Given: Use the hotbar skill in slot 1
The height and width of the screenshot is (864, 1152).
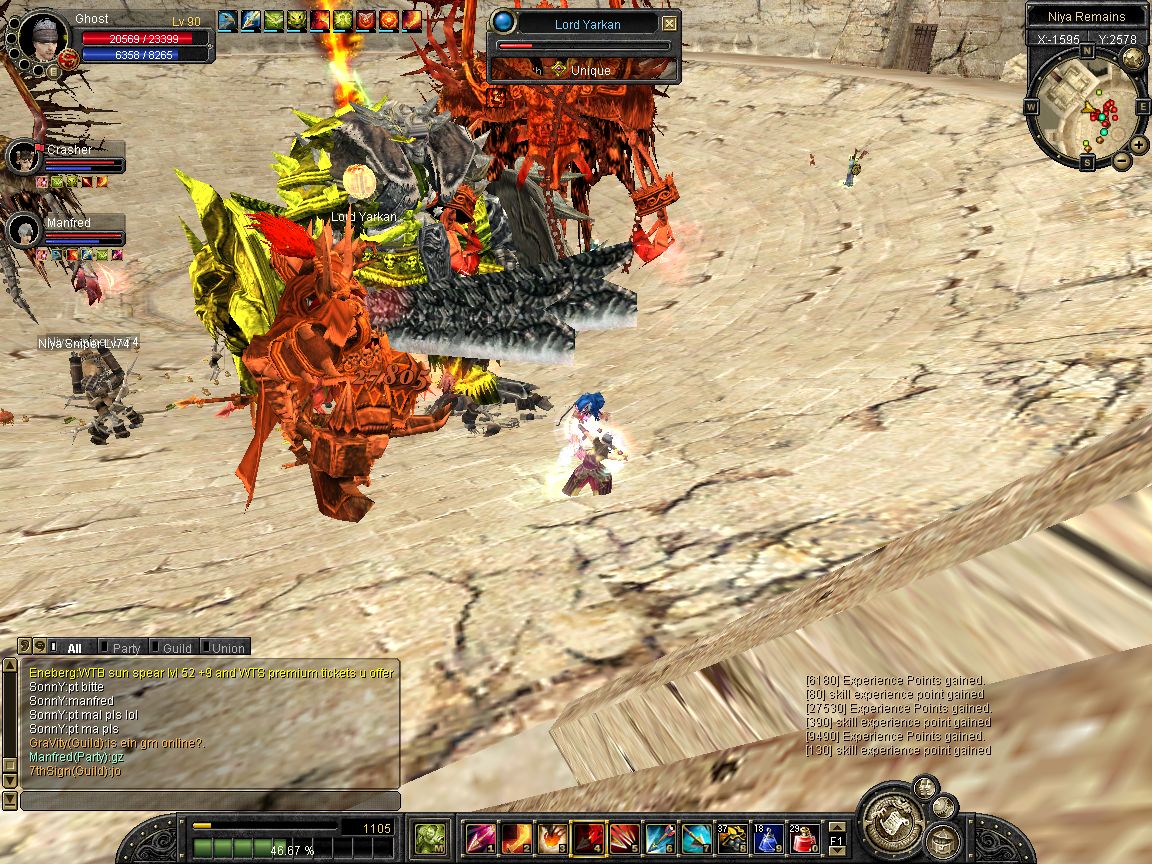Looking at the screenshot, I should (480, 836).
